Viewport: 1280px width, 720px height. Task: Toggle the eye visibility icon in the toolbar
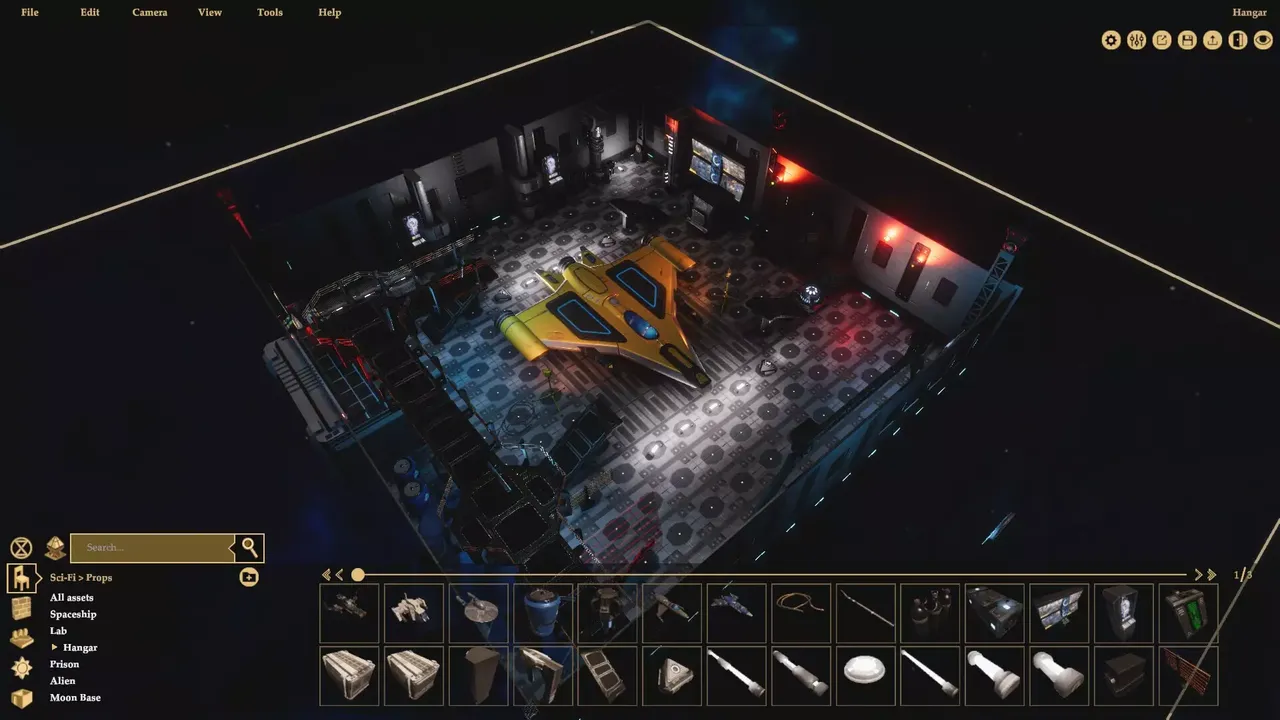pos(1262,40)
